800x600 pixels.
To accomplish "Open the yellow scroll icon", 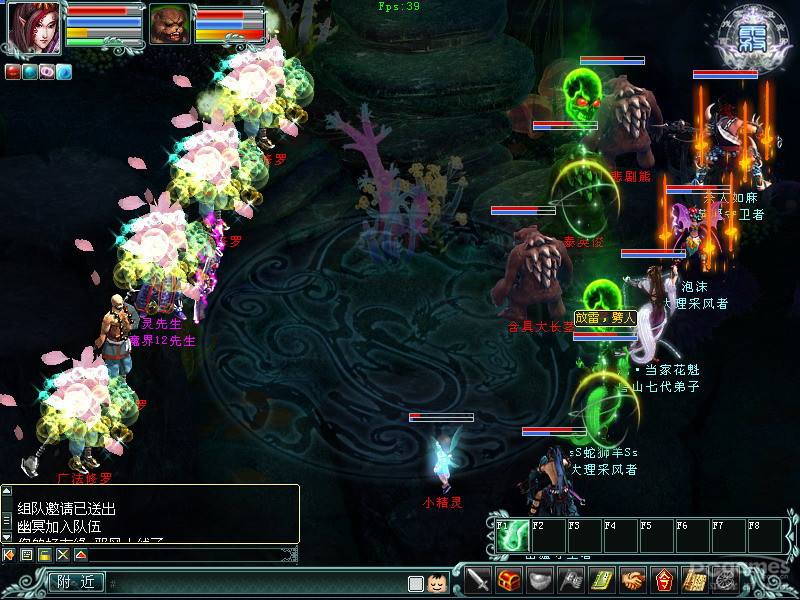I will tap(694, 580).
